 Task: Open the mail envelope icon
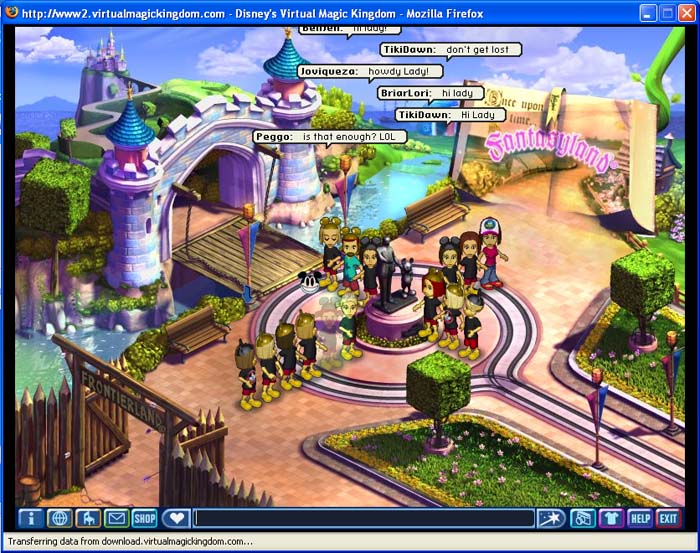coord(117,518)
